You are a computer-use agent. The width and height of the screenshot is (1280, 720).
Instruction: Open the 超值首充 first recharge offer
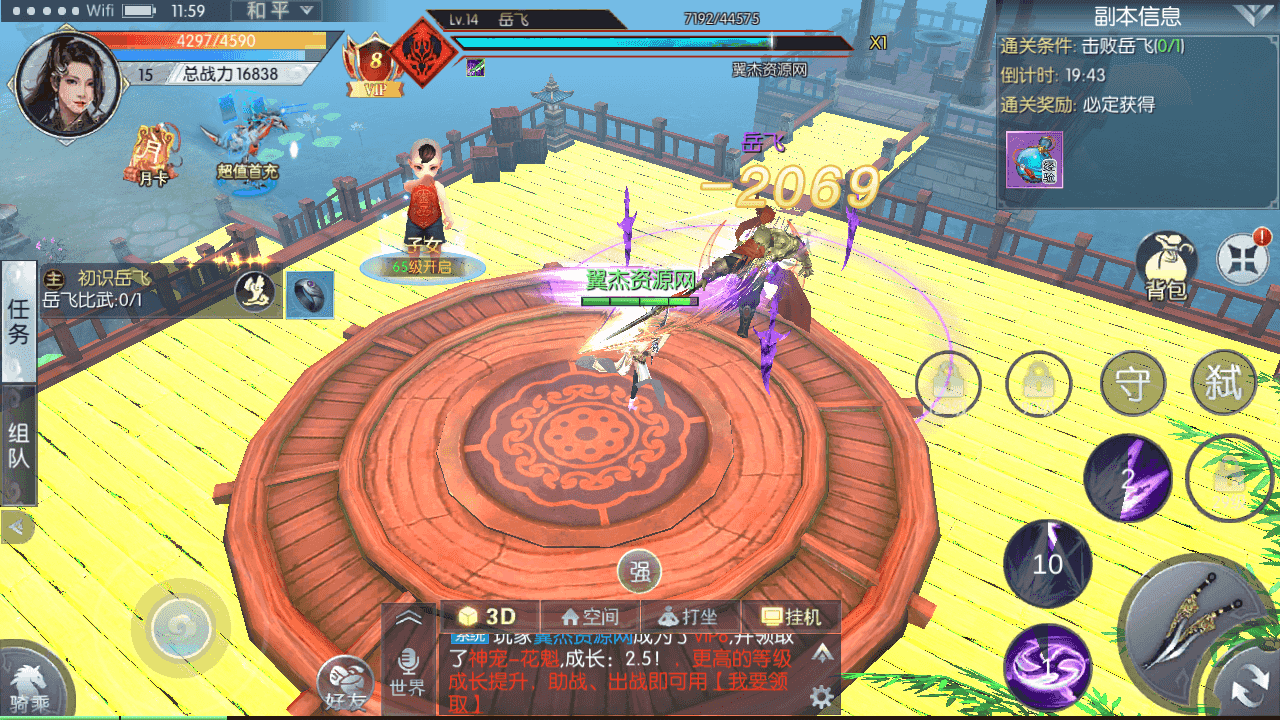tap(246, 146)
